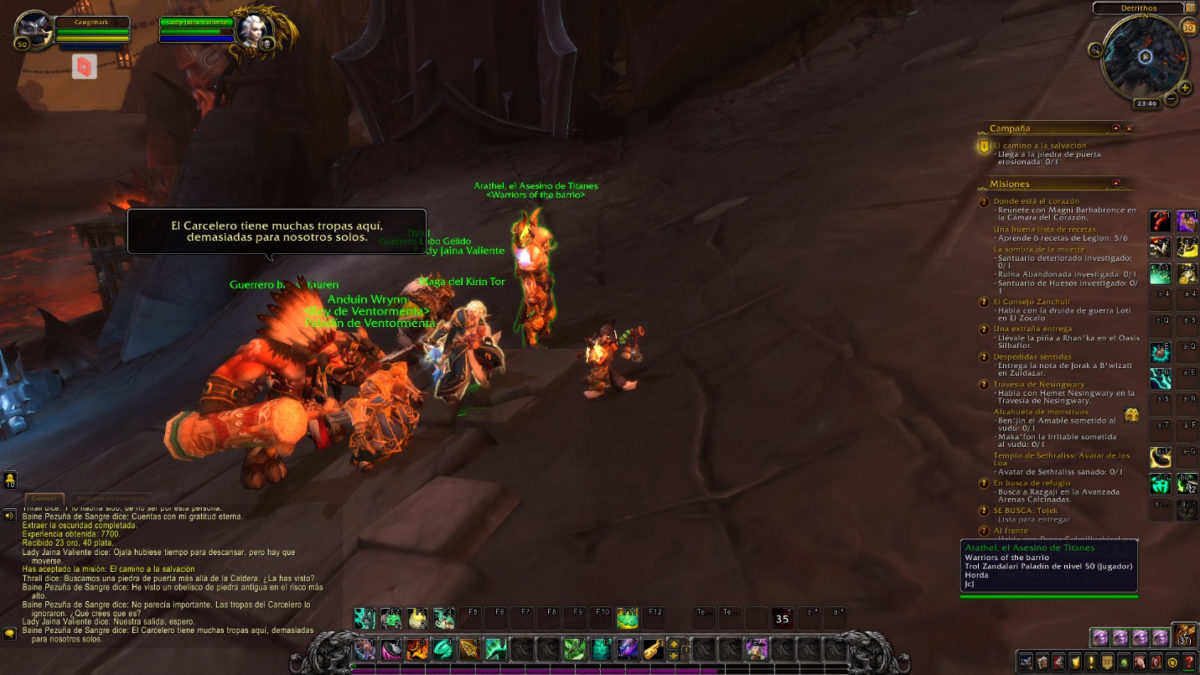The width and height of the screenshot is (1200, 675).
Task: Click Lady Jaina Valiente target portrait
Action: point(249,30)
